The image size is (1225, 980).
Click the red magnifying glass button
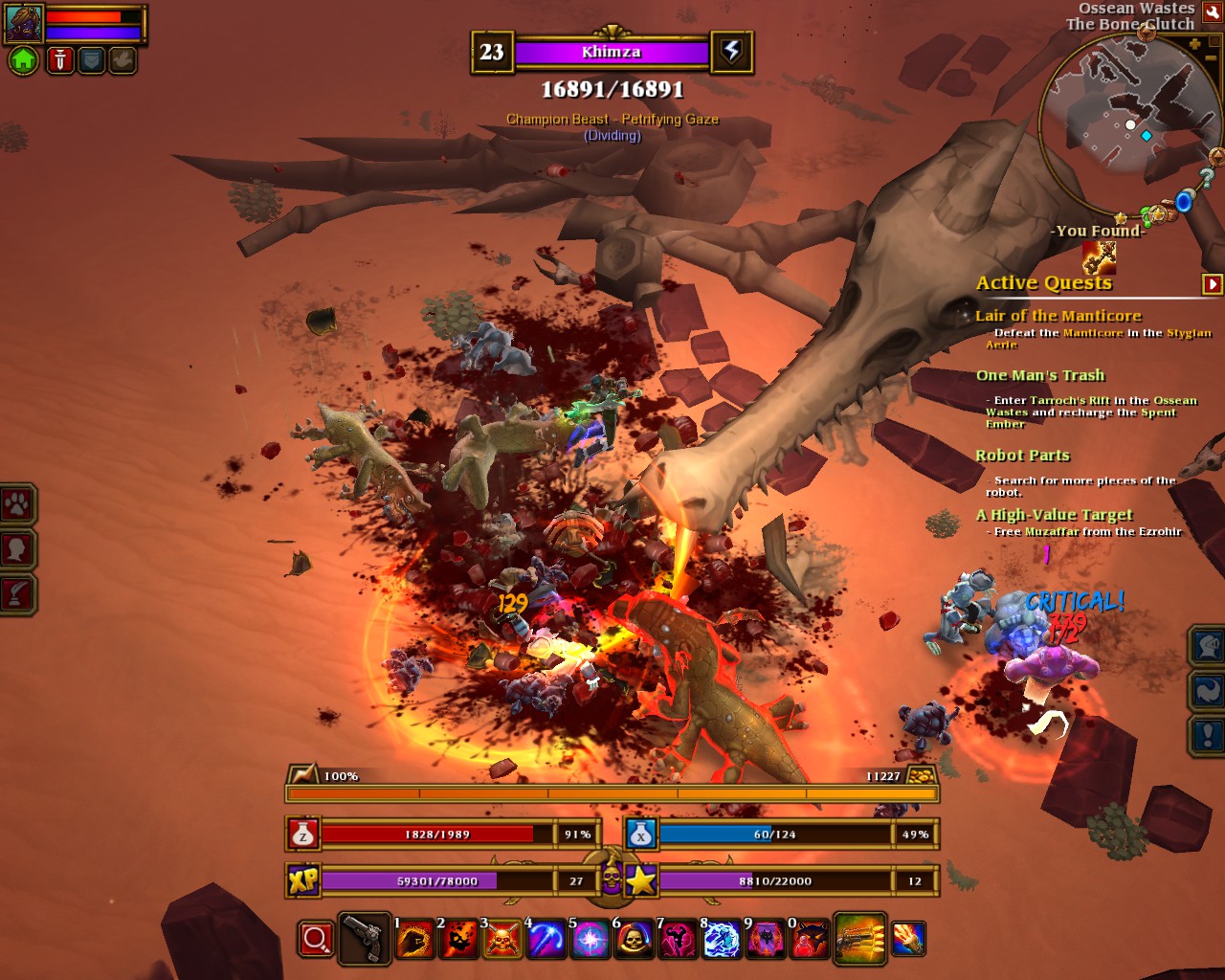[x=315, y=940]
